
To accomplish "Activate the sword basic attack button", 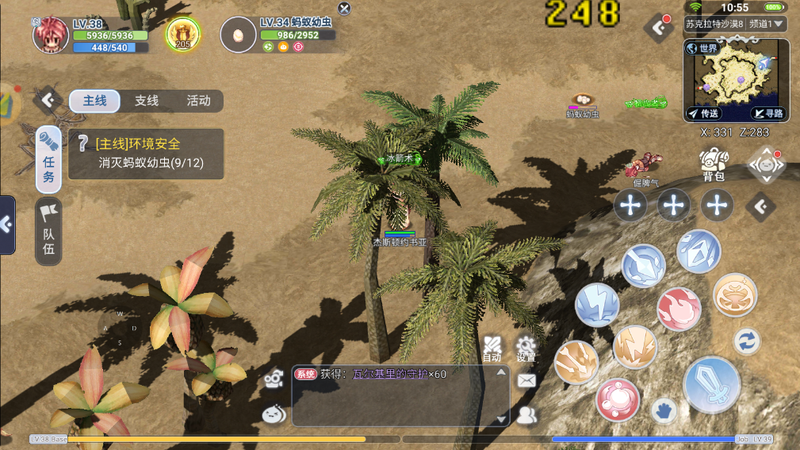I will pyautogui.click(x=711, y=384).
